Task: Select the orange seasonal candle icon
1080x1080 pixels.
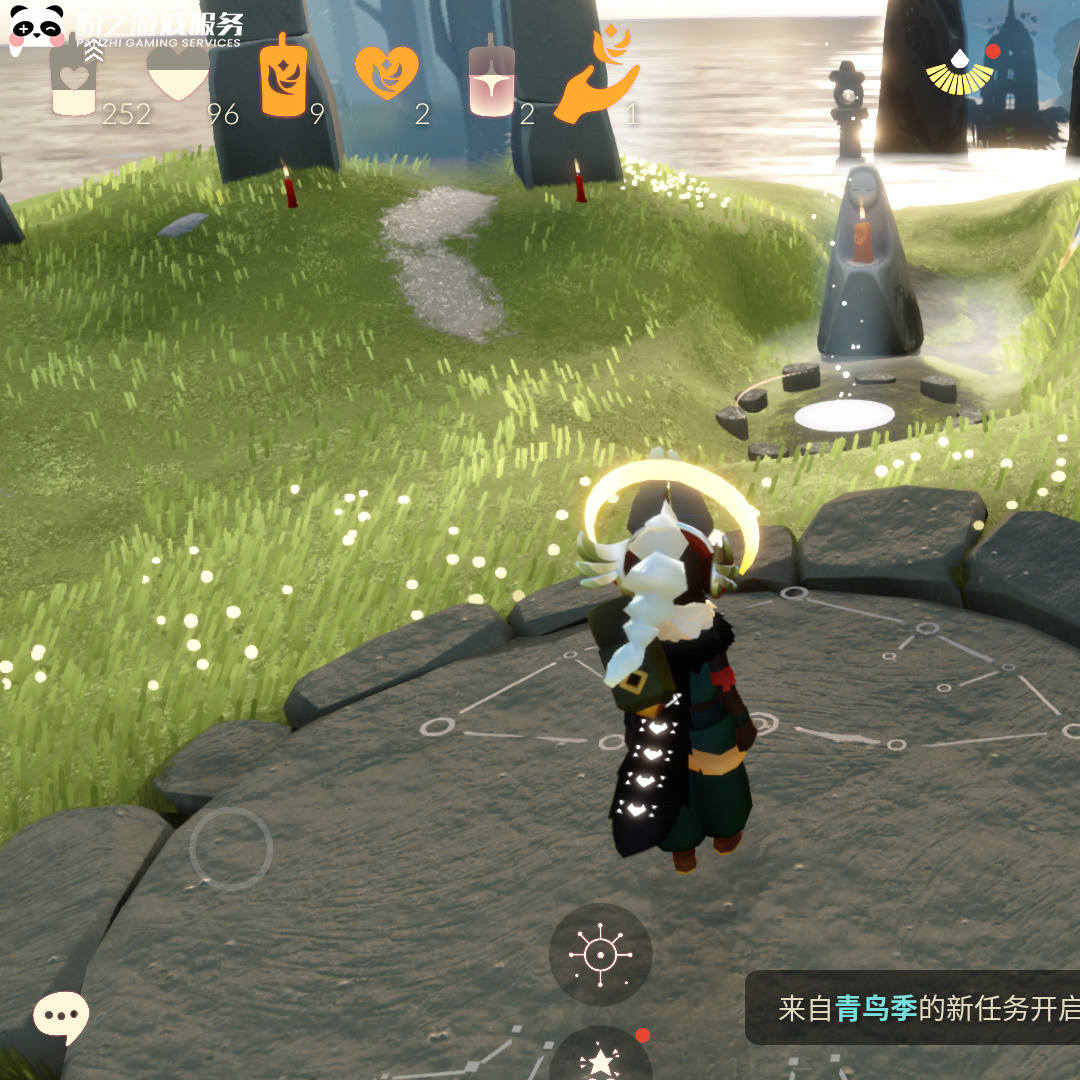Action: point(284,76)
